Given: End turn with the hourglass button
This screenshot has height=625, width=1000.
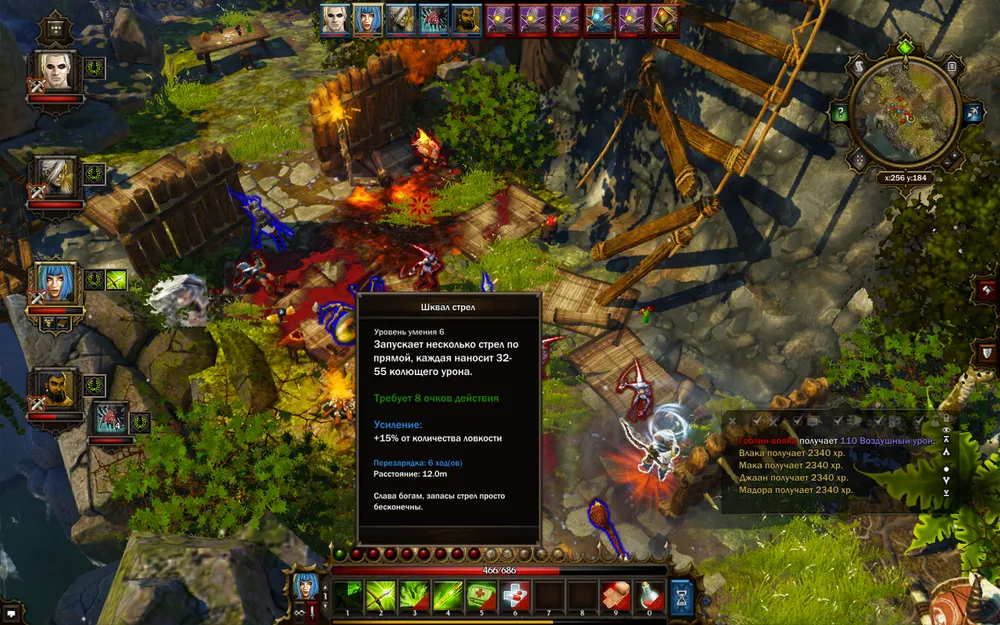Looking at the screenshot, I should point(682,595).
